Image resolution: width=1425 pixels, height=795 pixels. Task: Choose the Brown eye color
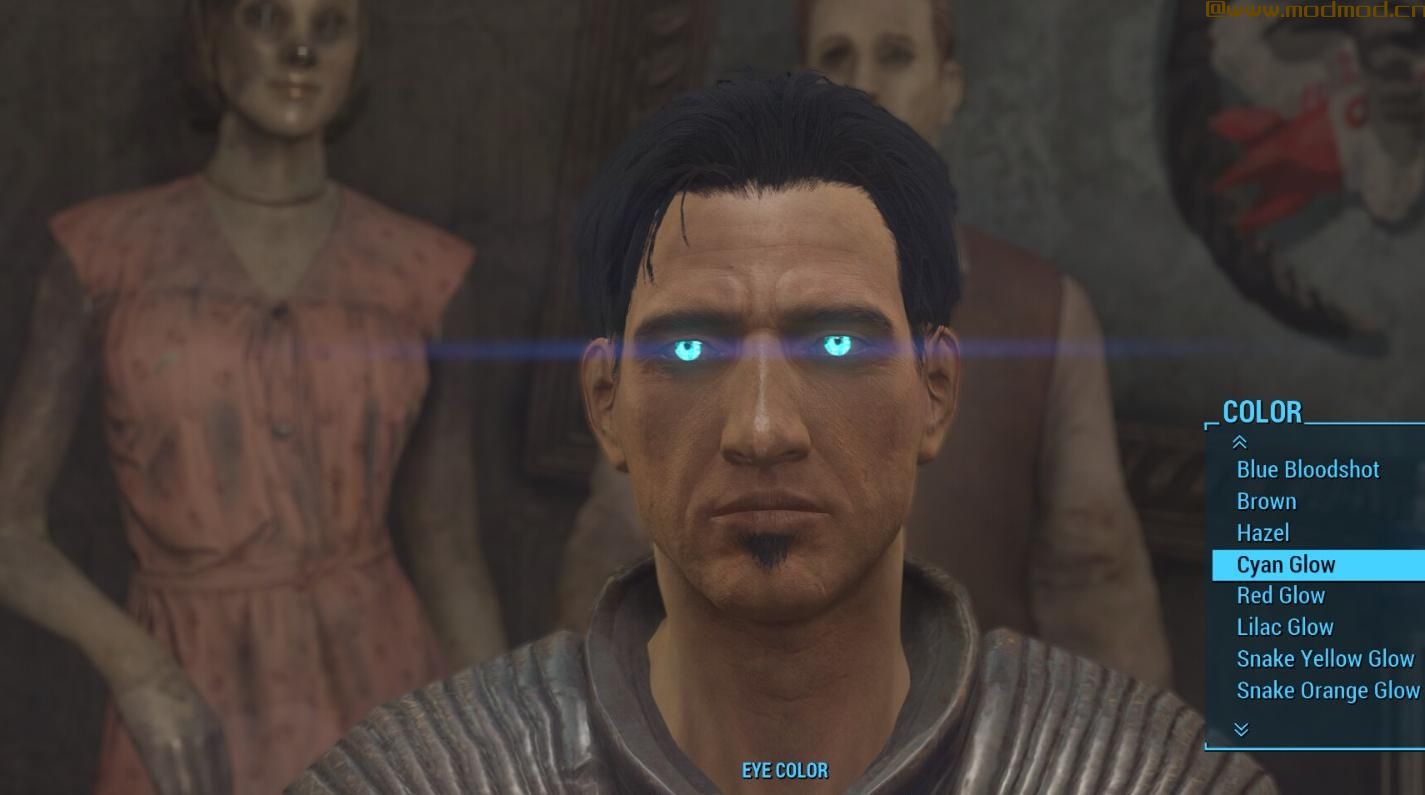pos(1266,501)
